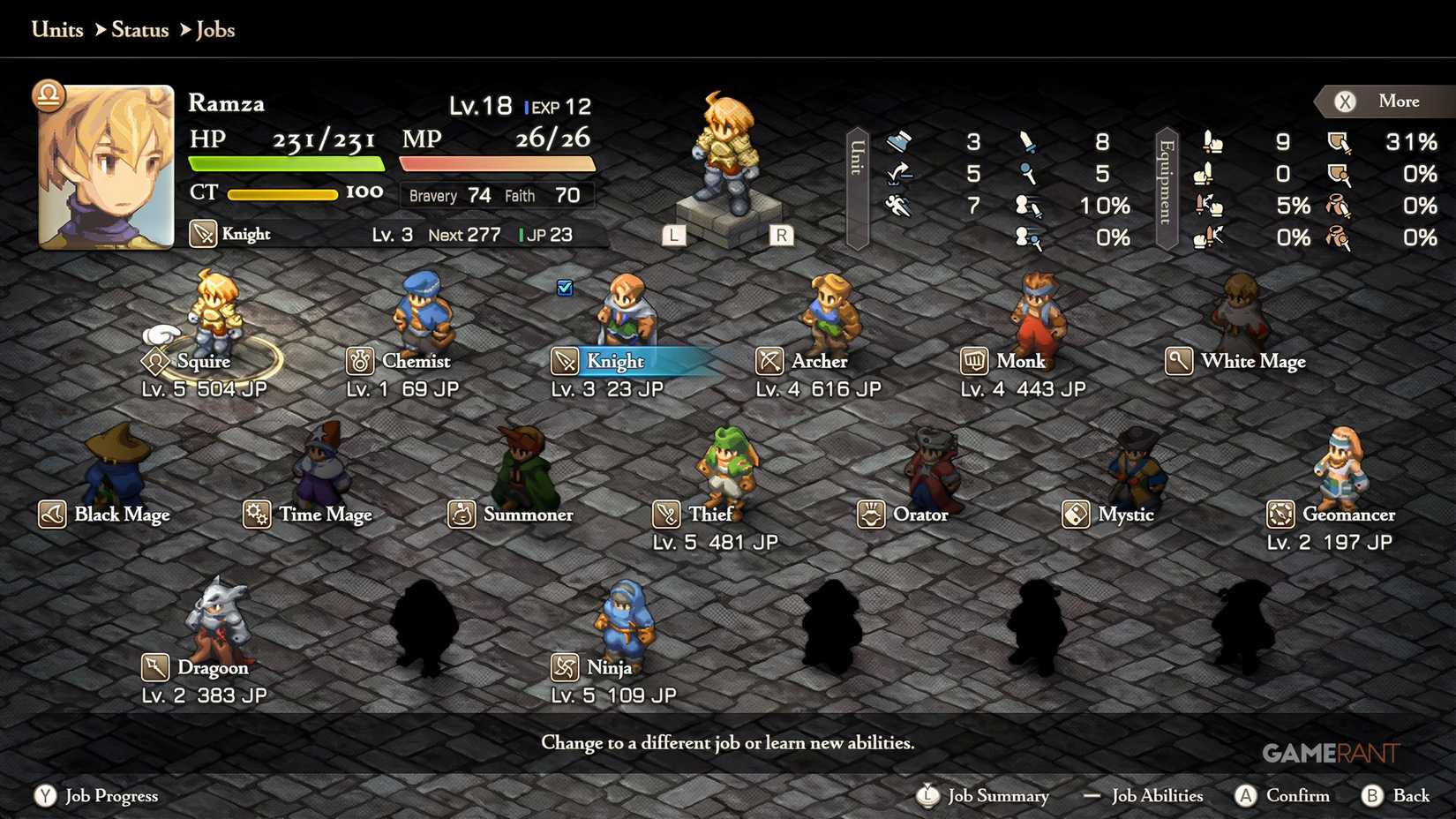Click the Knight icon beside Ramza's name
1456x819 pixels.
point(203,233)
